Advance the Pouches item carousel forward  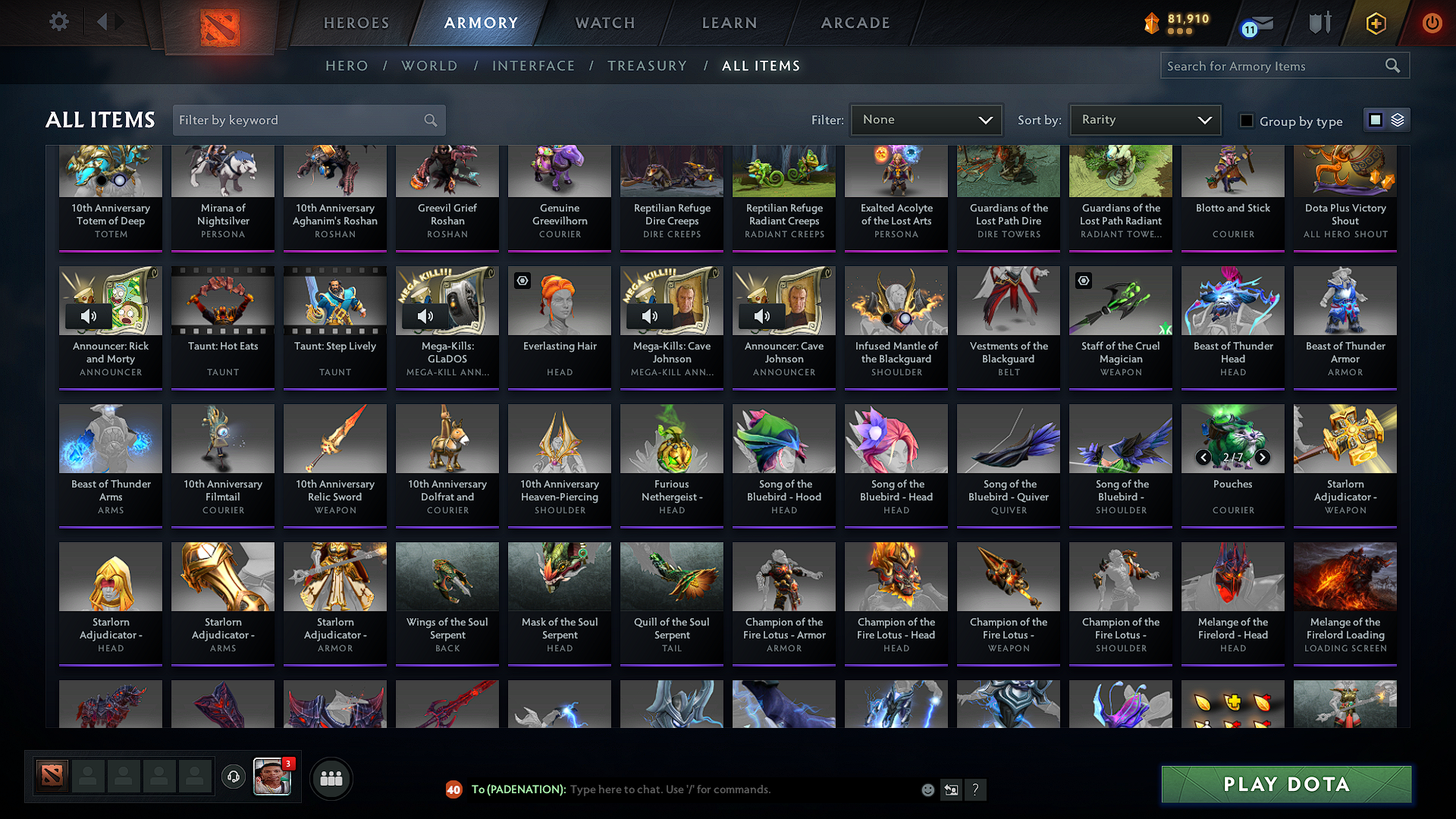pos(1263,457)
